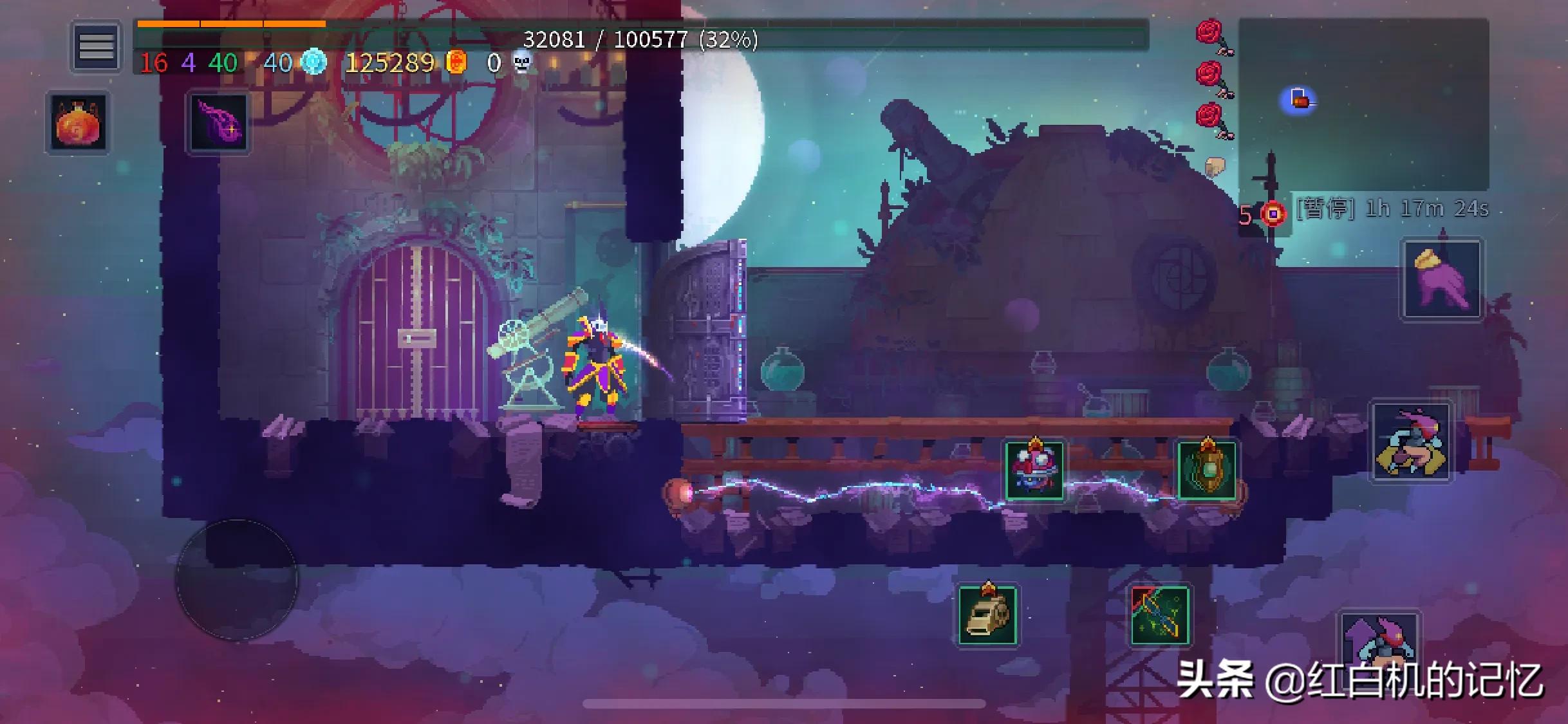Tap the purple feather item slot

point(218,122)
